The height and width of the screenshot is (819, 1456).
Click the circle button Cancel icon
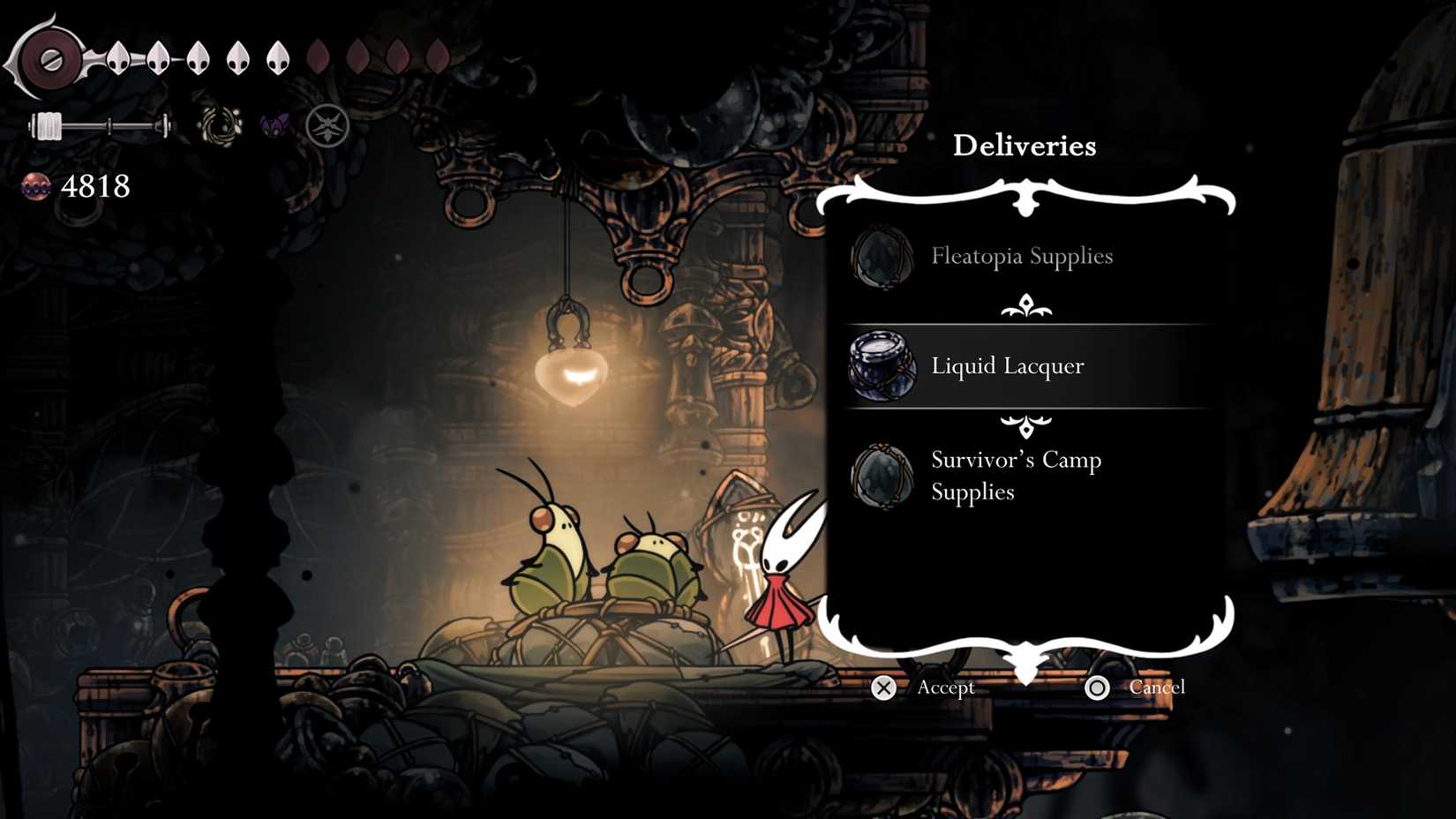click(x=1097, y=688)
